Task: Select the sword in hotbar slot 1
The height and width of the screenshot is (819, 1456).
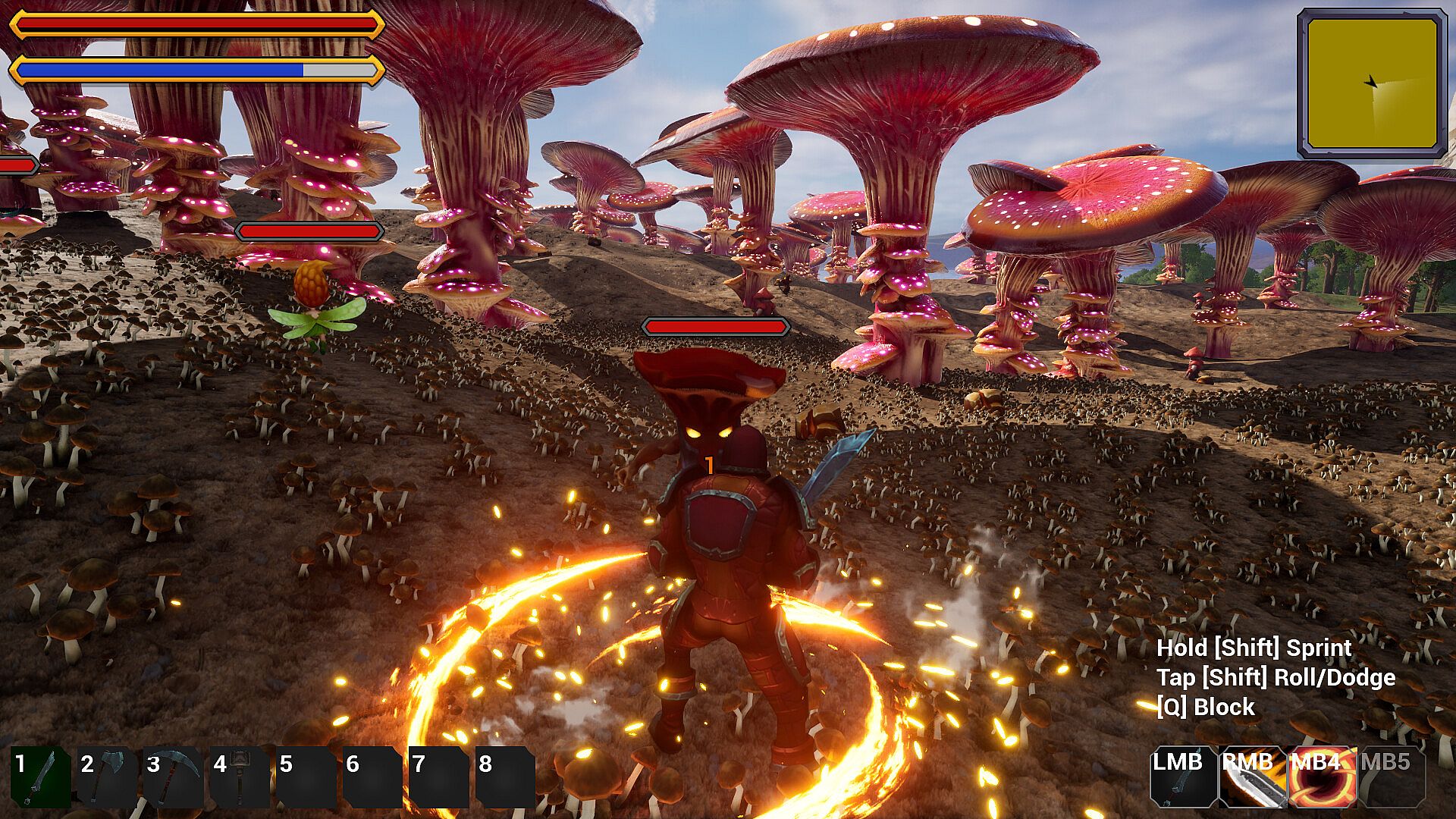Action: click(41, 777)
